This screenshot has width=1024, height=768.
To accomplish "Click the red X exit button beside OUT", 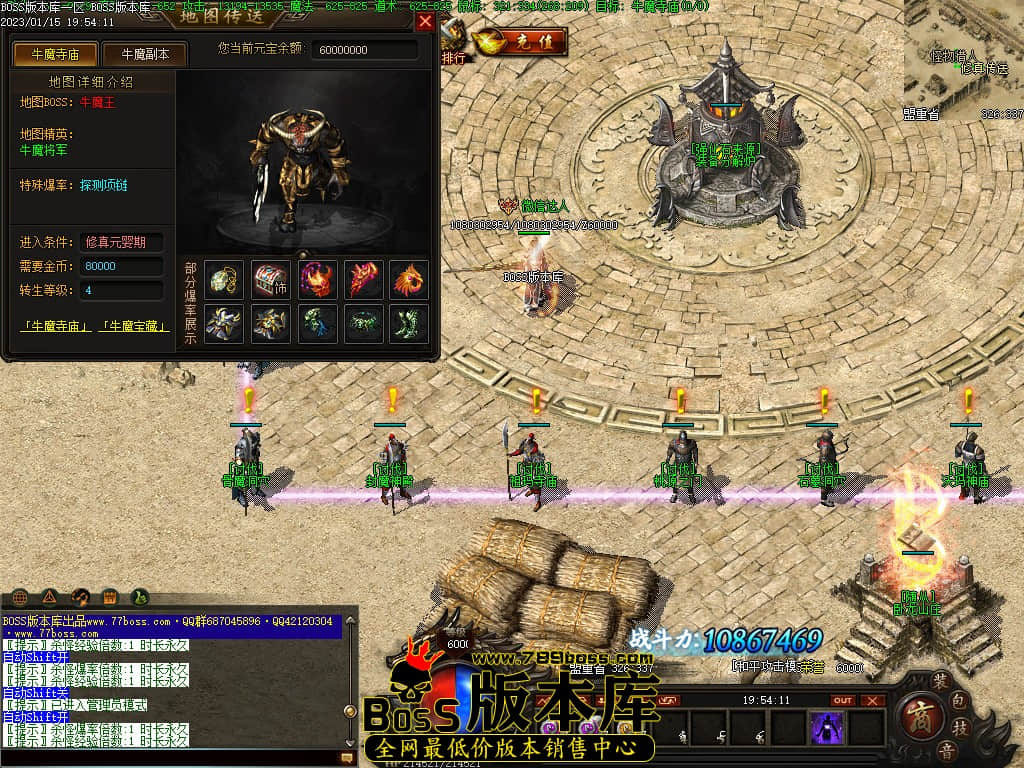I will coord(873,700).
